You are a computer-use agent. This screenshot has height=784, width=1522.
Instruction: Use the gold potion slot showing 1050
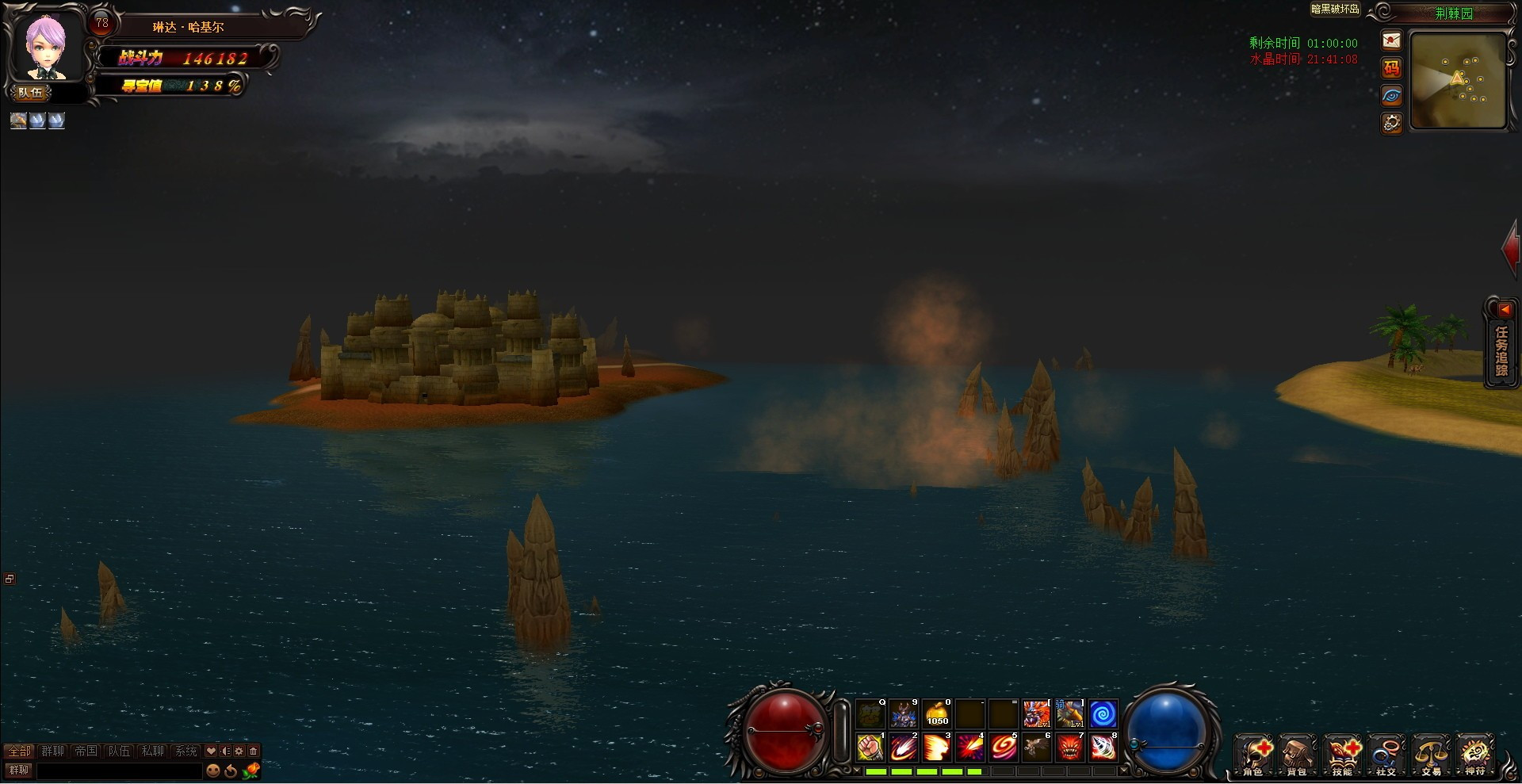[x=937, y=714]
